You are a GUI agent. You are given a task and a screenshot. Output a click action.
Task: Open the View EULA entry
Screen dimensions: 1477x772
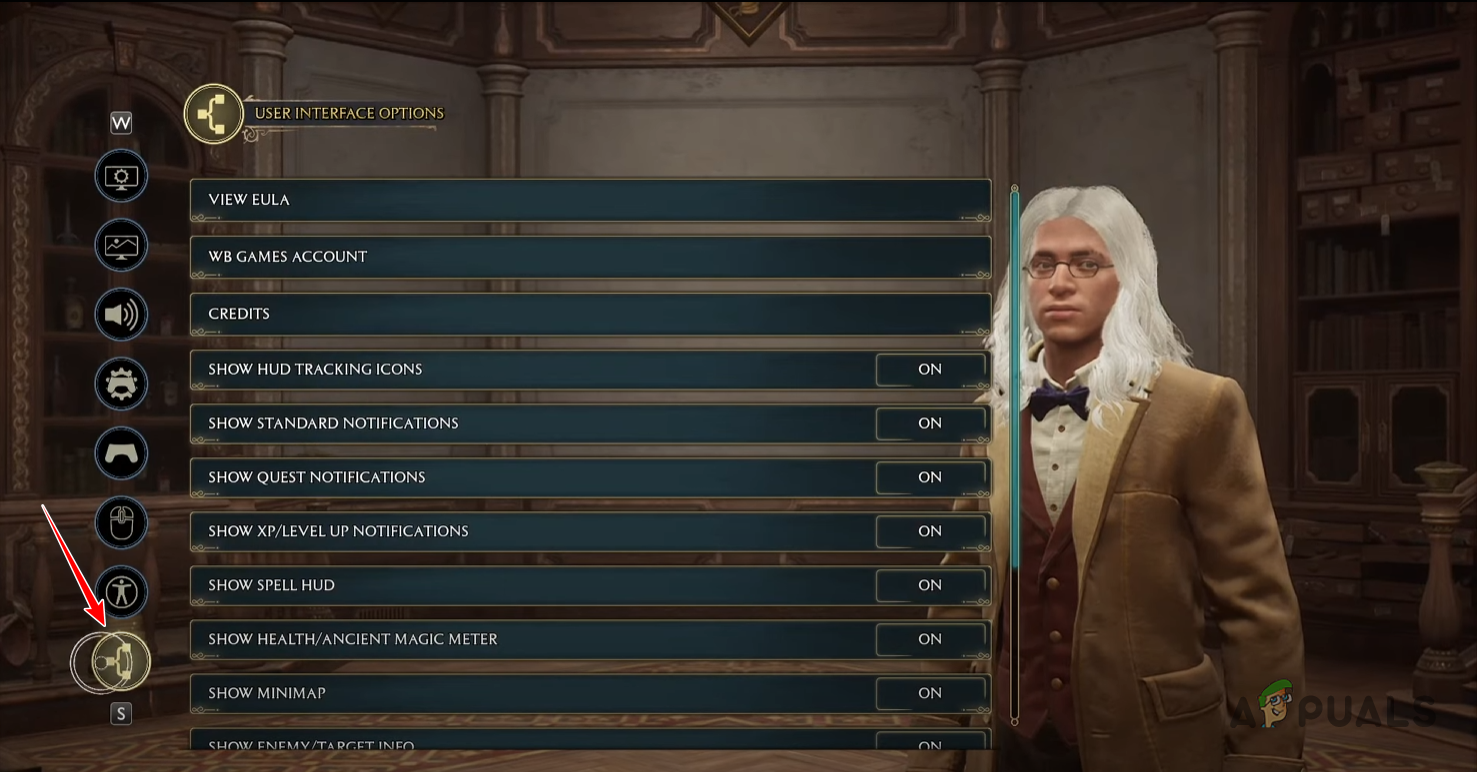tap(590, 200)
